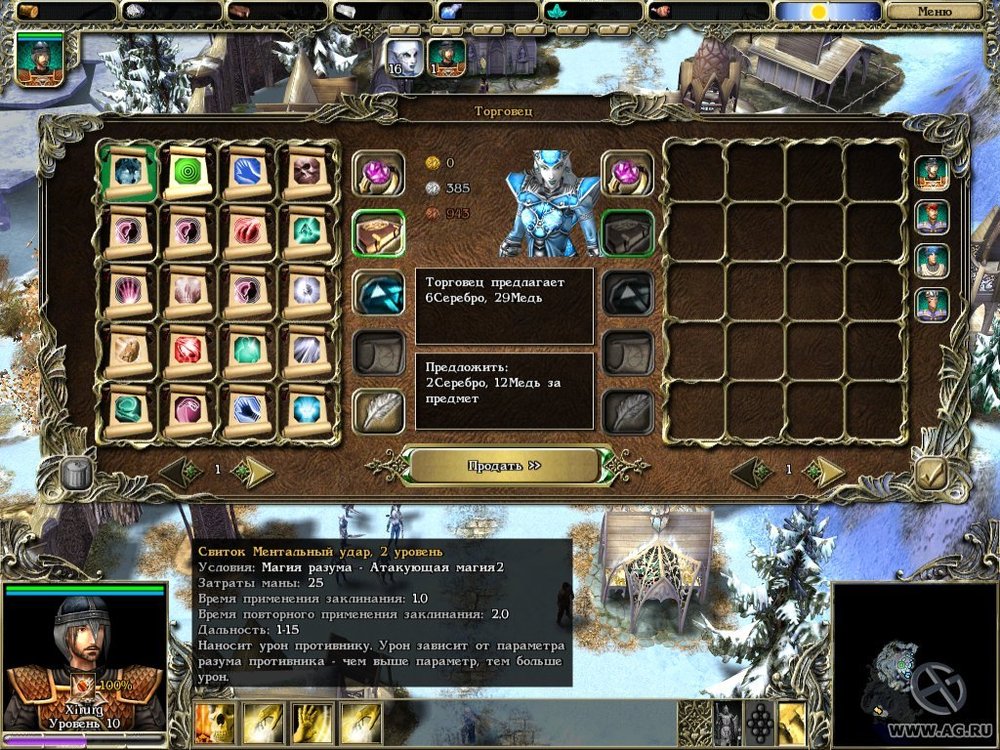The height and width of the screenshot is (750, 1000).
Task: Click the Продать sell button
Action: coord(504,465)
